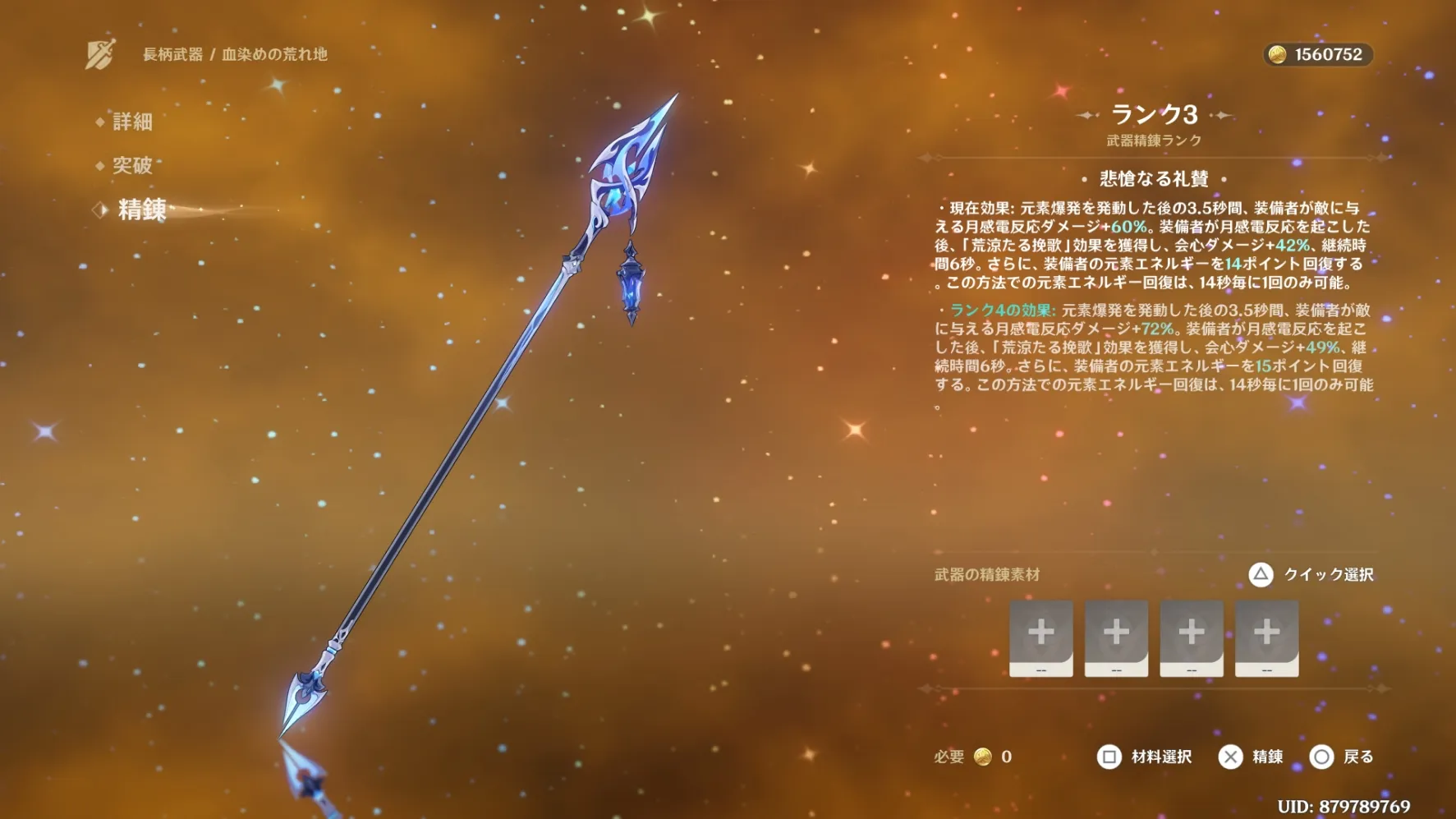Choose クイック選択 quick select
Viewport: 1456px width, 819px height.
1311,574
